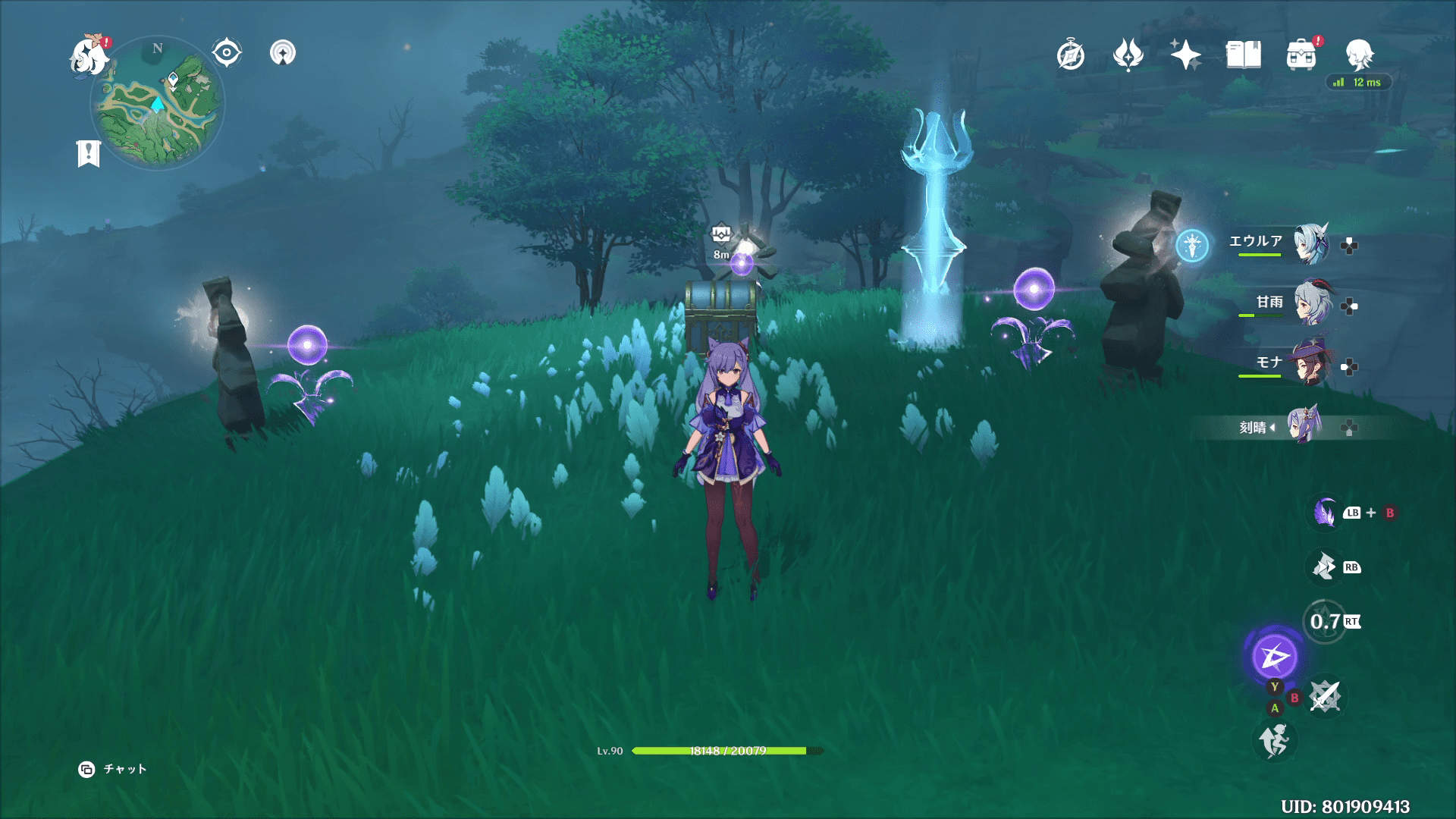The image size is (1456, 819).
Task: Activate the purple elemental burst
Action: (1275, 656)
